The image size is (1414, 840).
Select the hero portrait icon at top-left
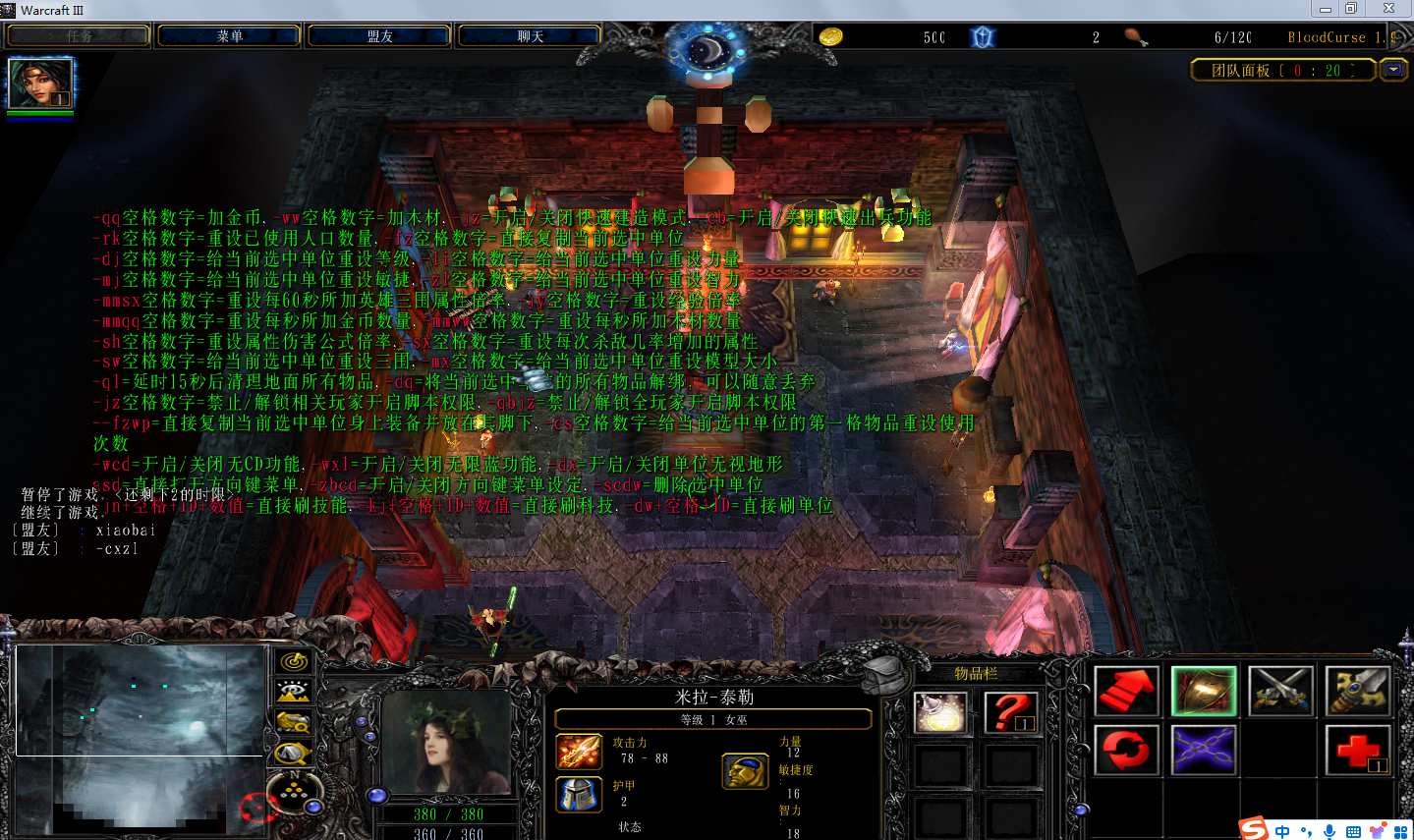40,84
